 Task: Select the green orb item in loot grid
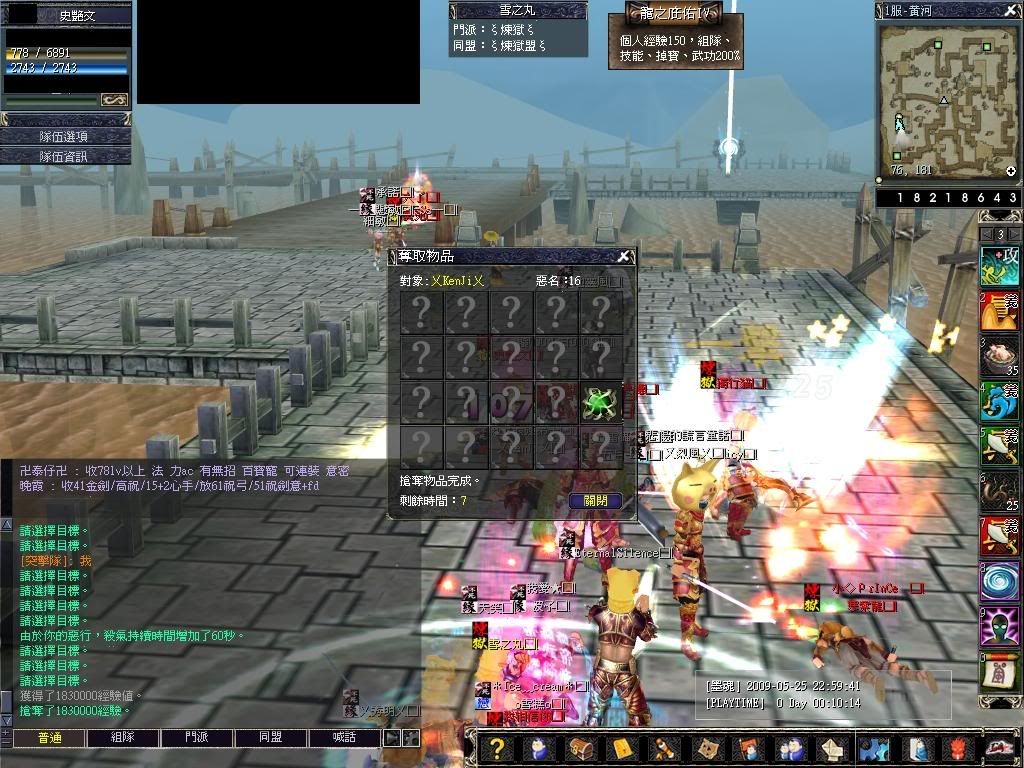pyautogui.click(x=599, y=403)
